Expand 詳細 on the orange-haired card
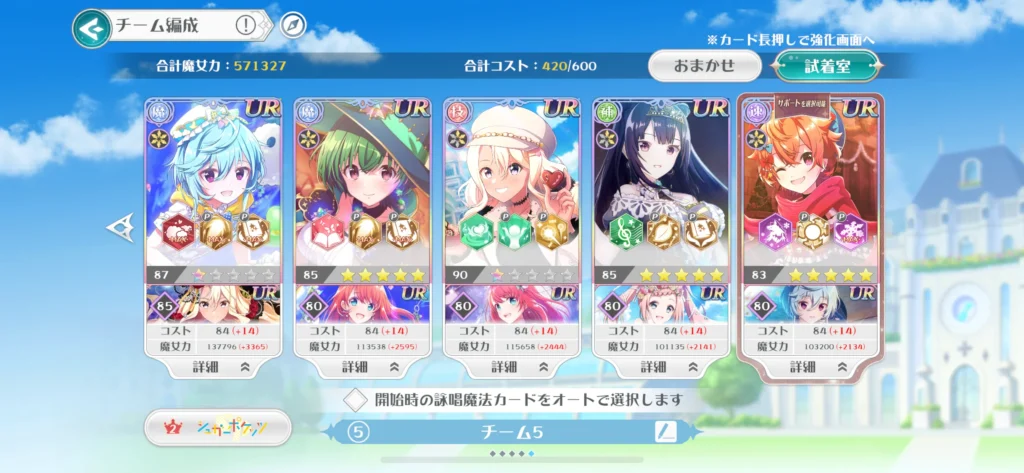 click(x=810, y=367)
